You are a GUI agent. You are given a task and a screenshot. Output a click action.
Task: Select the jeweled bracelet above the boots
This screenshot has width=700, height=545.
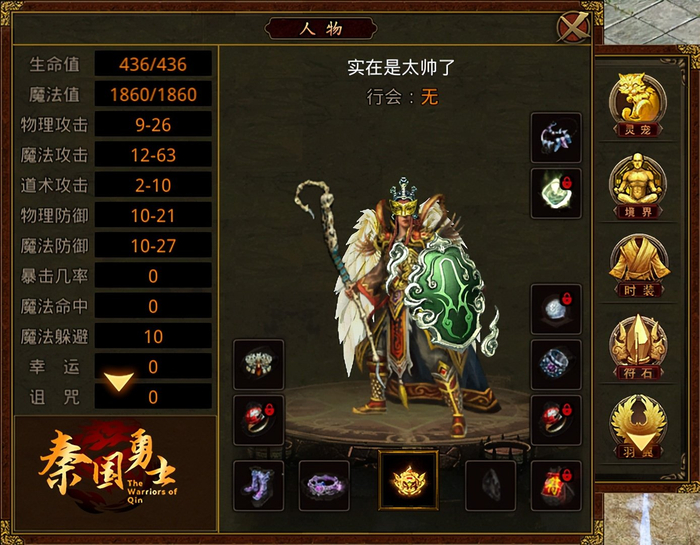click(258, 364)
